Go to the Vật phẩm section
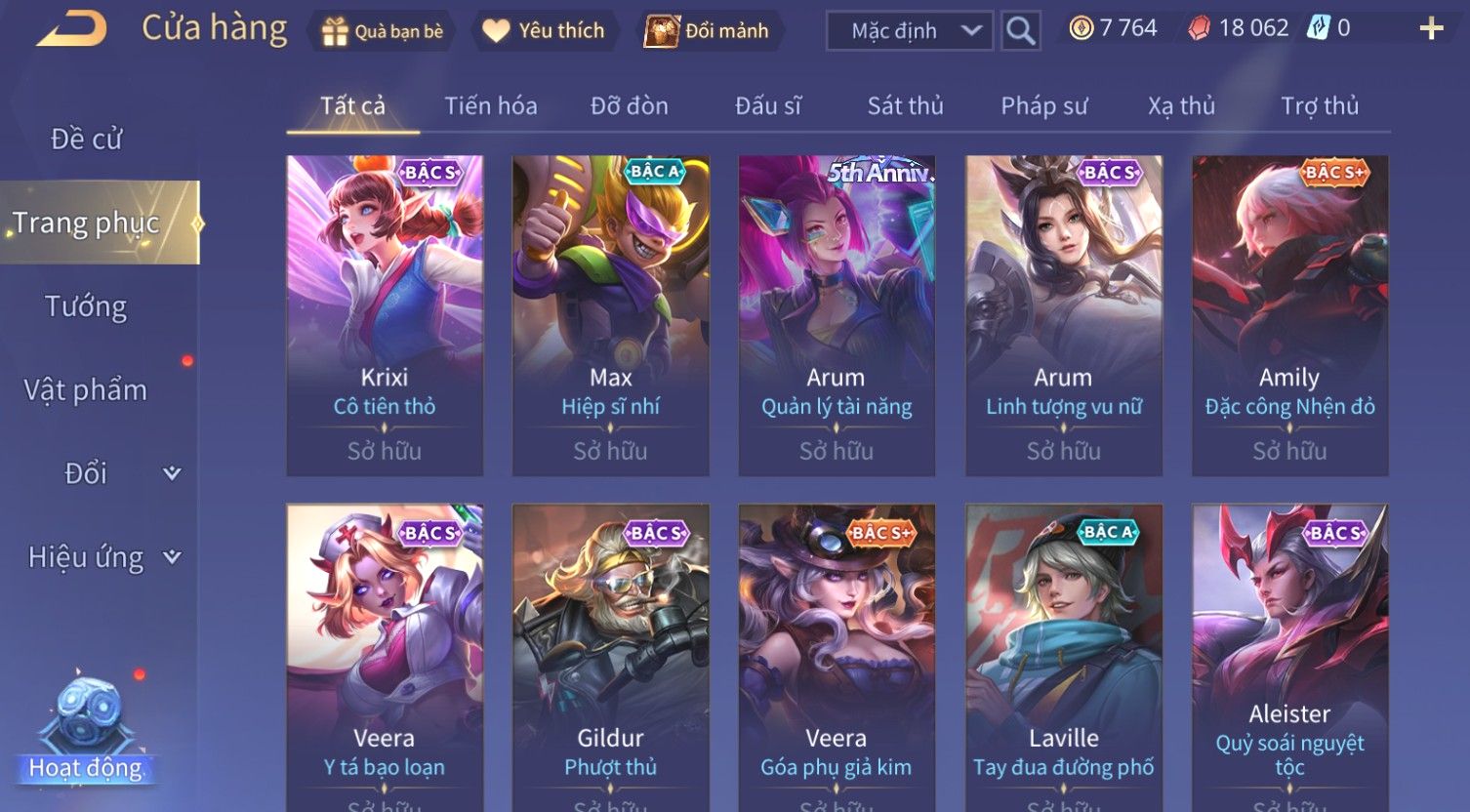Screen dimensions: 1470x812 (86, 390)
